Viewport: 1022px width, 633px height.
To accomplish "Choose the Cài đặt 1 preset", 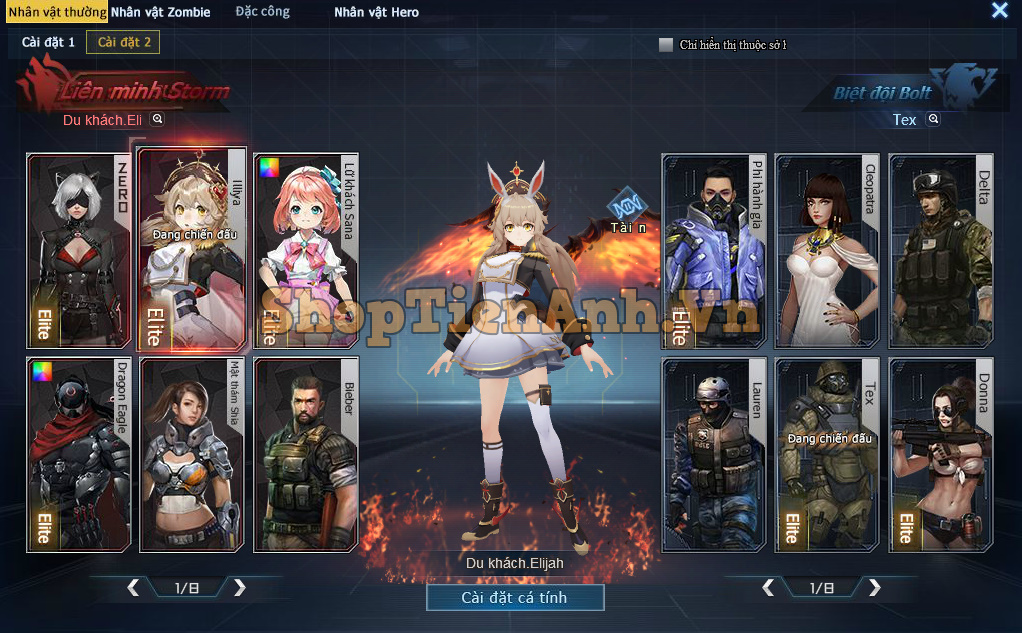I will point(48,42).
